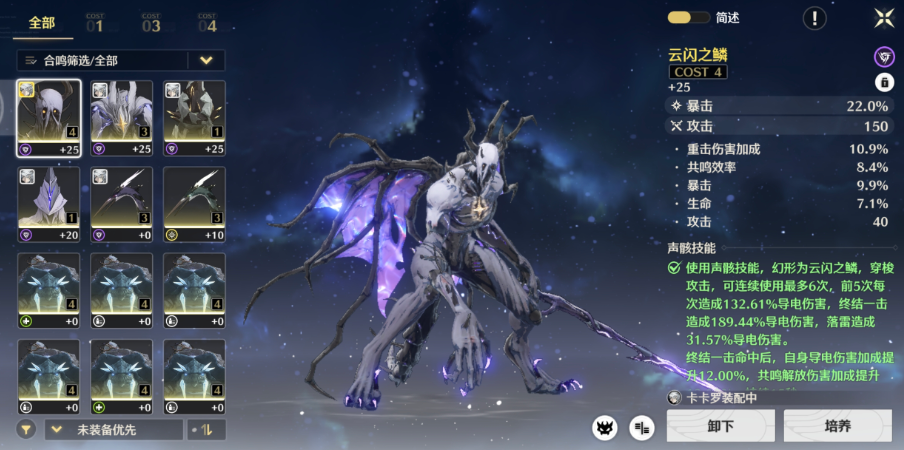Open the exclamation mark info button
904x450 pixels.
[x=815, y=17]
